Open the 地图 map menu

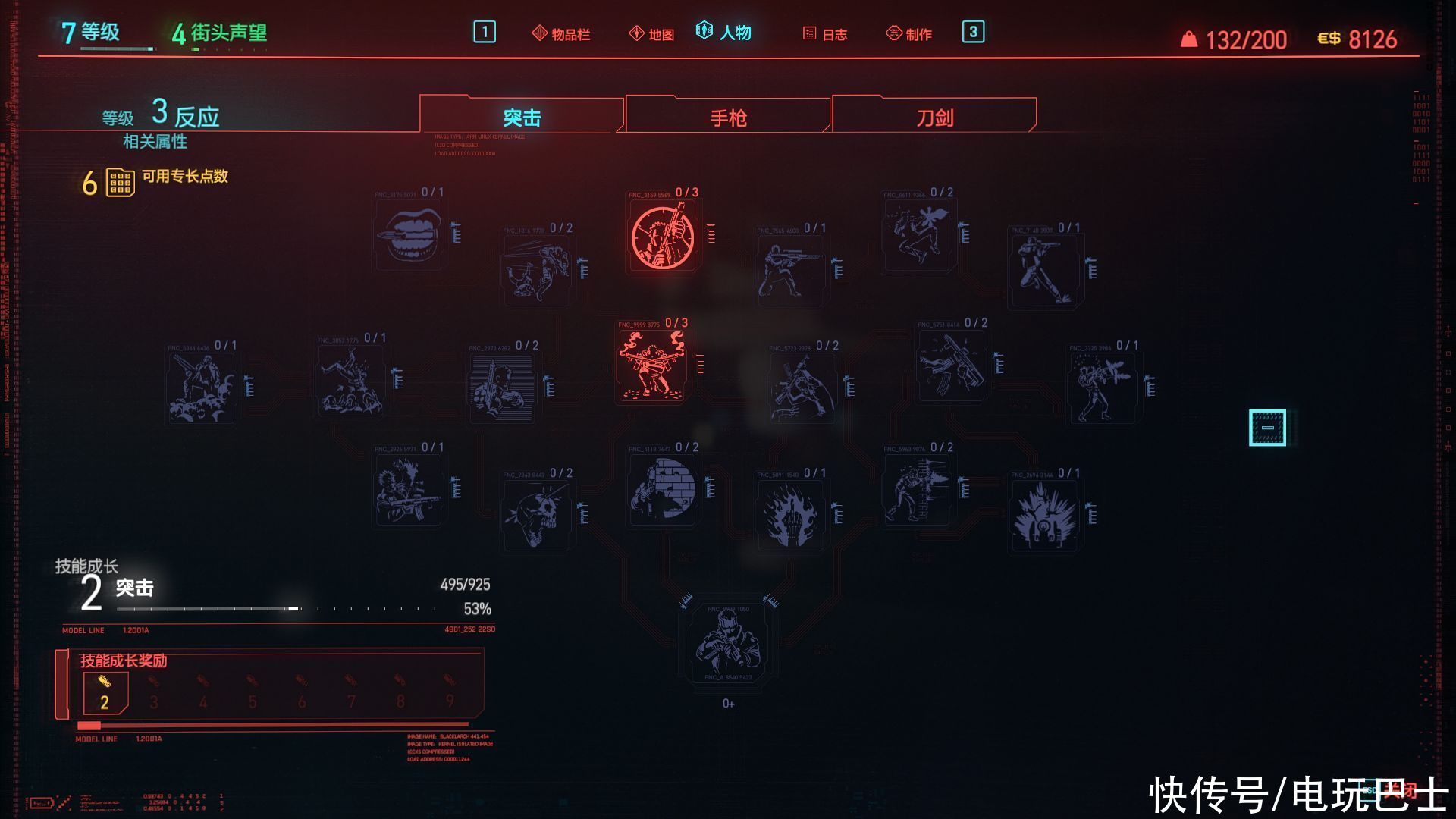(652, 34)
